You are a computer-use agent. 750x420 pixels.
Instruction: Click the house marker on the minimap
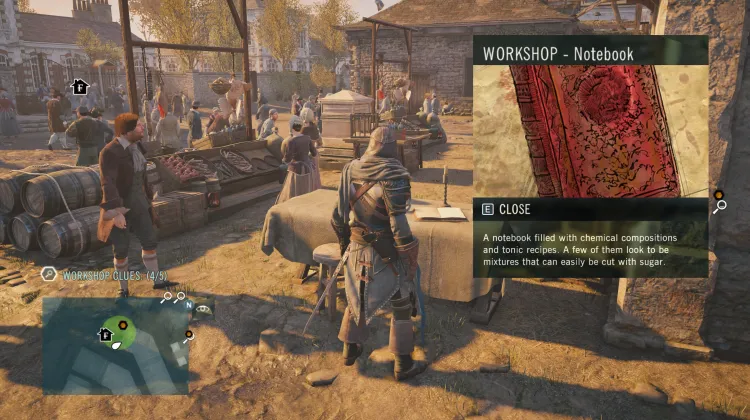pyautogui.click(x=104, y=334)
